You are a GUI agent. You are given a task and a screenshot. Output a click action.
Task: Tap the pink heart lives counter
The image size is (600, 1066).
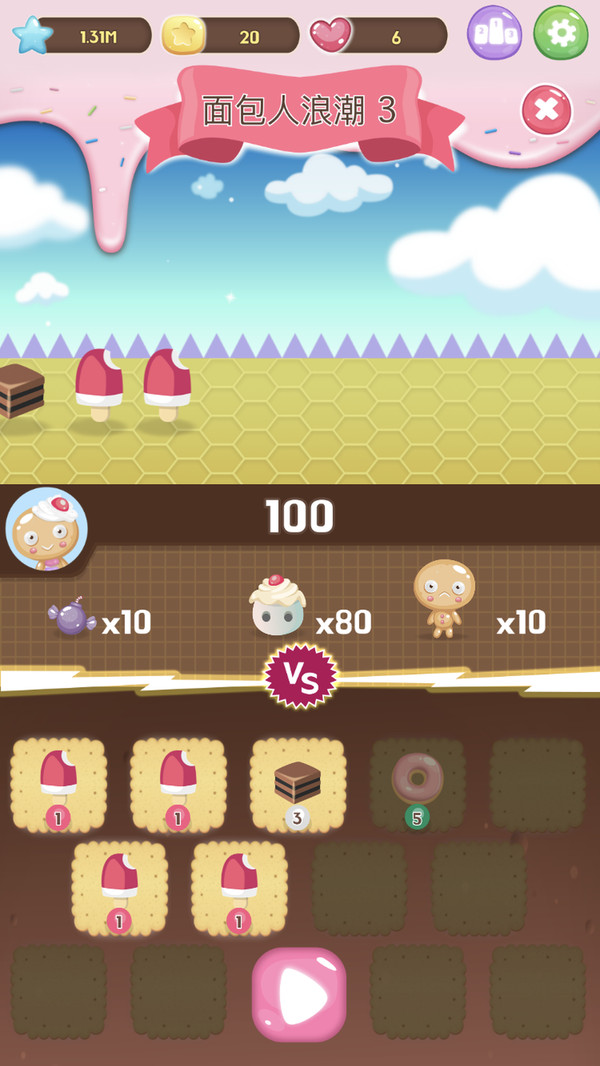click(378, 36)
